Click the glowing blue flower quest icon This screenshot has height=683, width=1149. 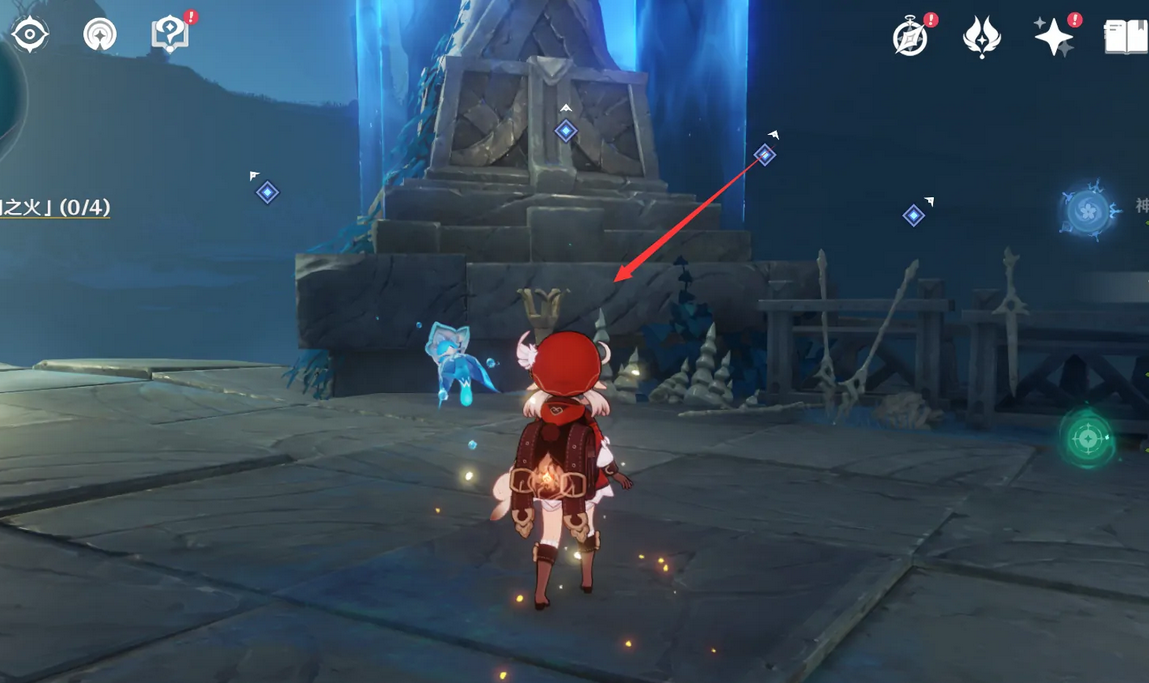coord(1088,211)
